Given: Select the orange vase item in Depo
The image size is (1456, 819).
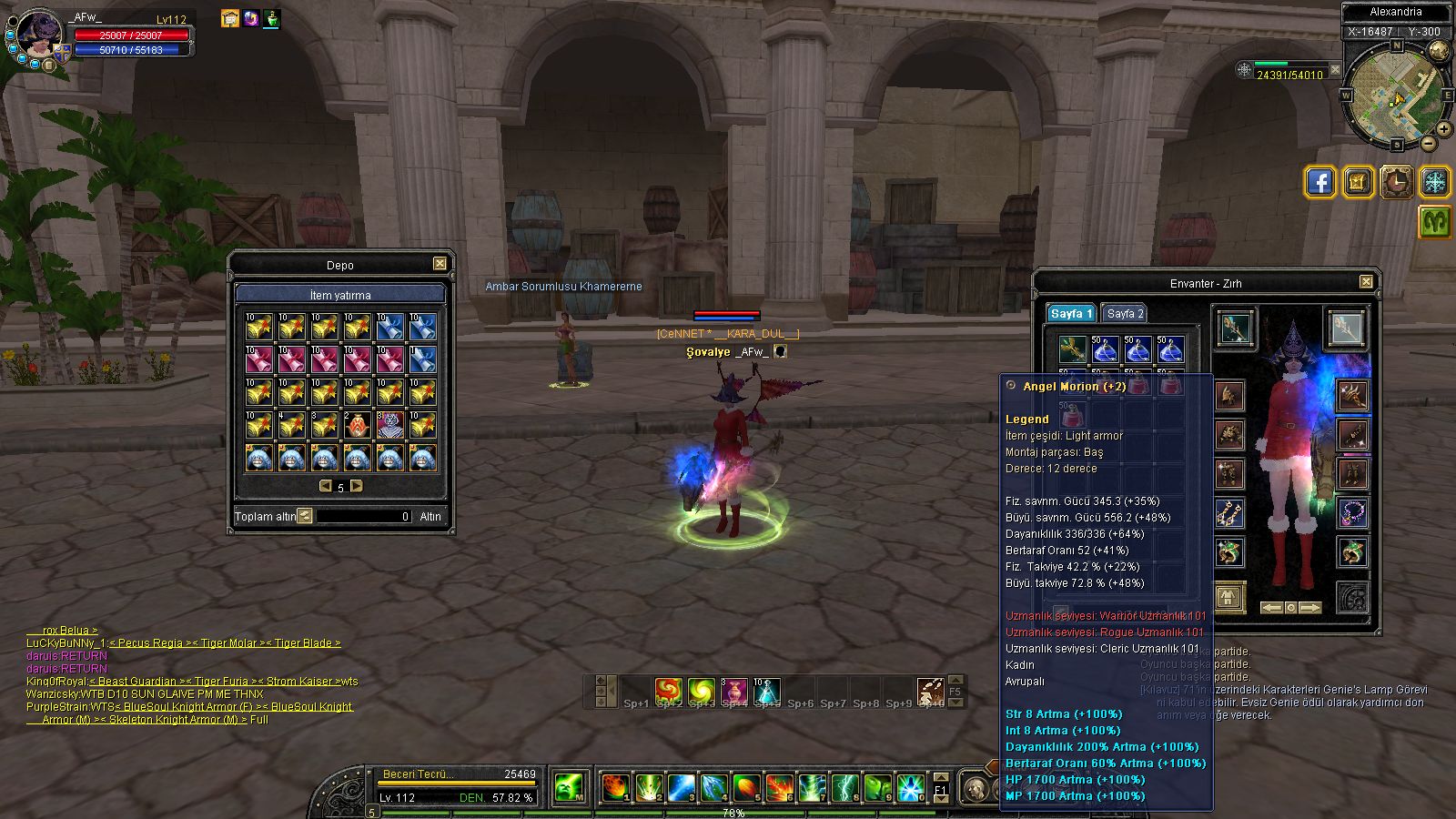Looking at the screenshot, I should (x=358, y=425).
